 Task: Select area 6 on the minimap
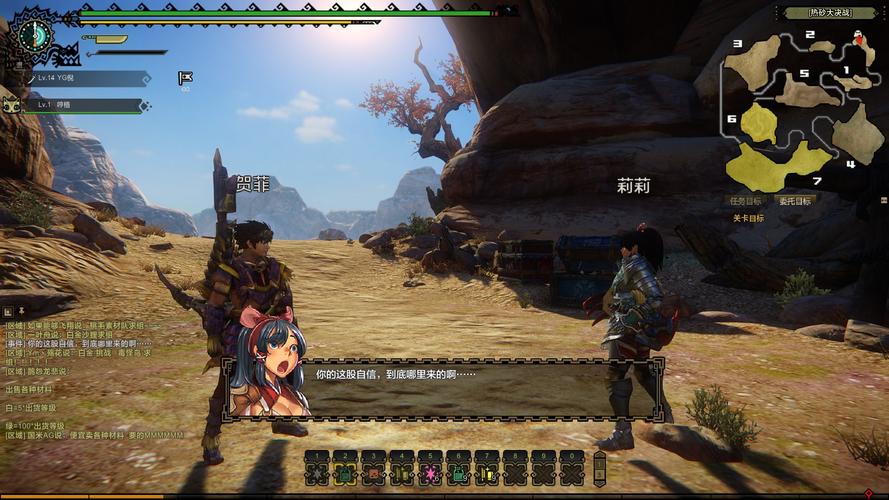[758, 124]
